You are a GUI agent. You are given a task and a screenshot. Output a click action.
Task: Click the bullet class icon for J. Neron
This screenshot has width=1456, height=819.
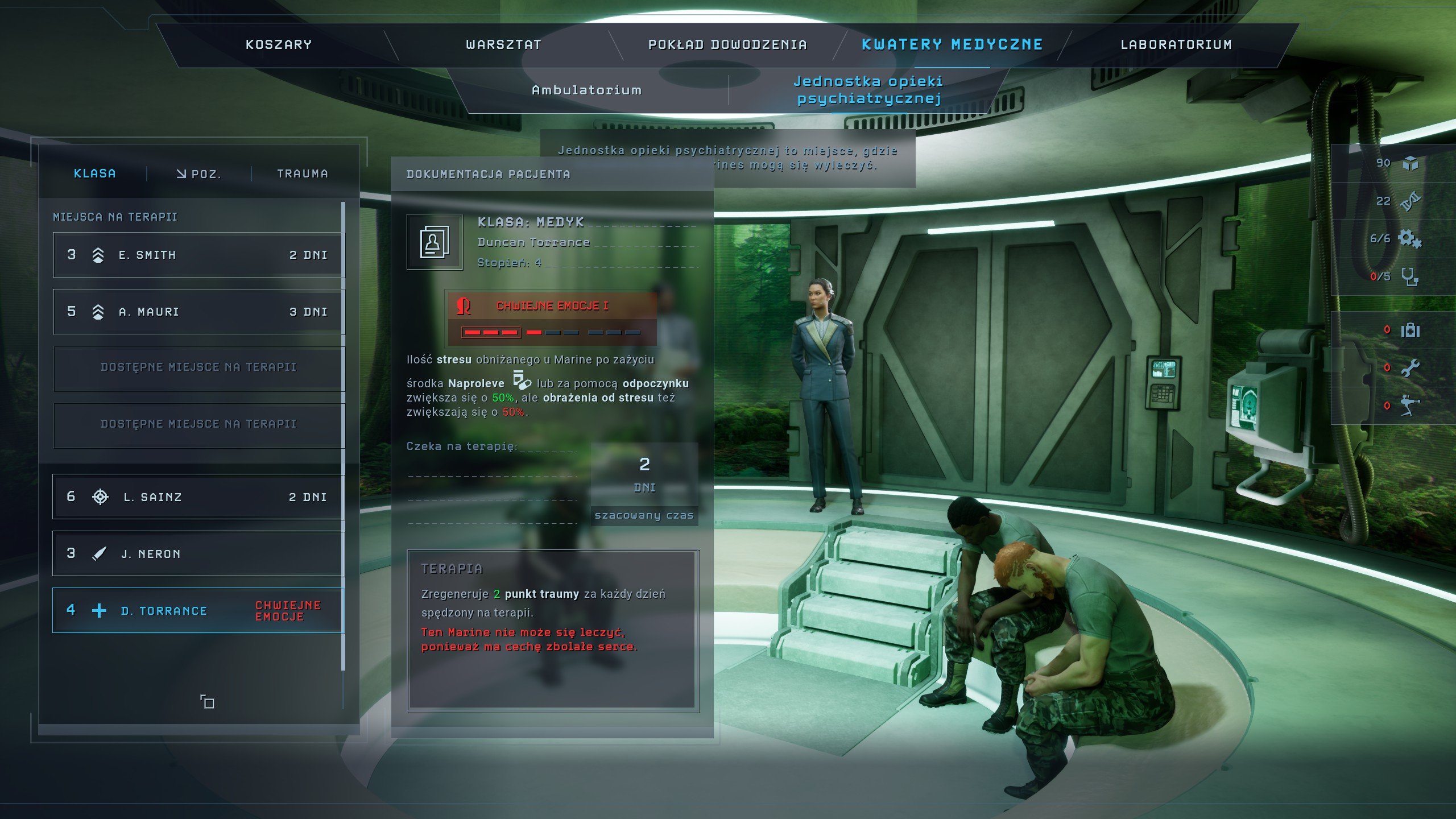point(98,553)
